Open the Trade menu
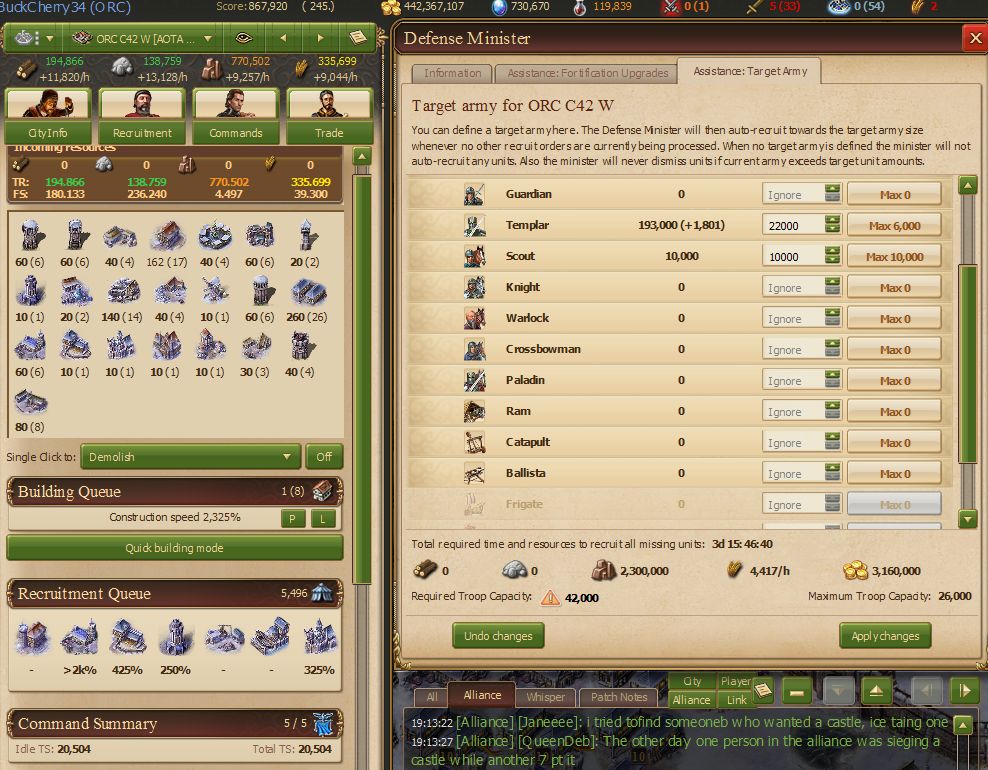The height and width of the screenshot is (770, 988). click(329, 132)
